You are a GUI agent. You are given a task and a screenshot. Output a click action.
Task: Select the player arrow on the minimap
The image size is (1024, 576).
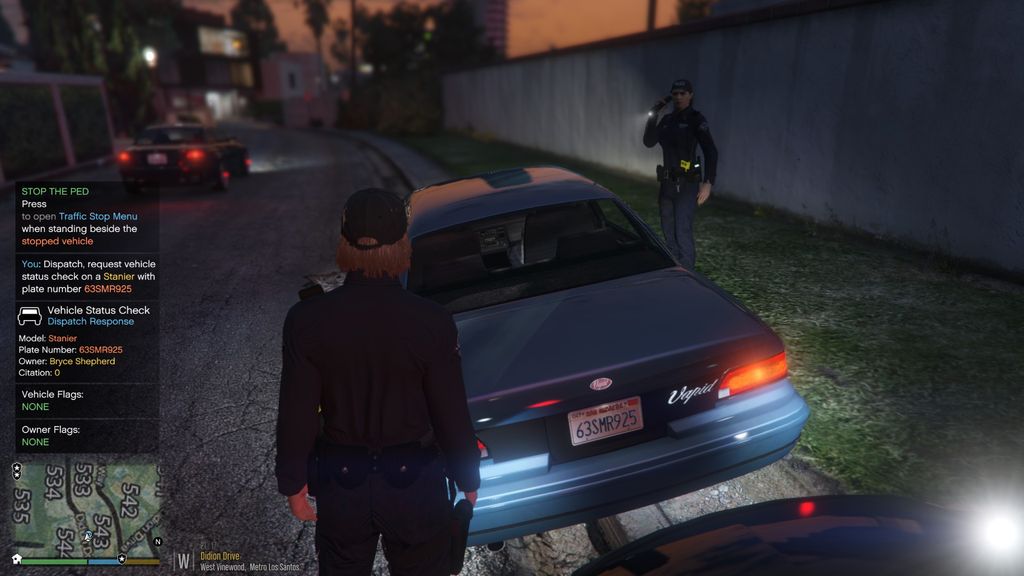point(87,536)
